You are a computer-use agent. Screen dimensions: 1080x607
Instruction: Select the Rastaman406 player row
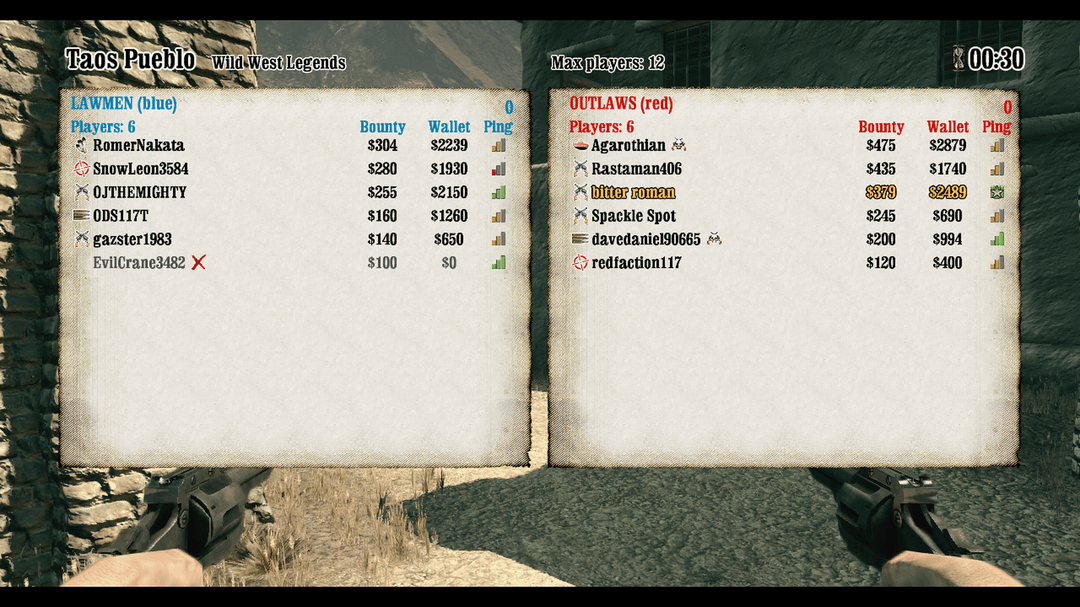[636, 169]
